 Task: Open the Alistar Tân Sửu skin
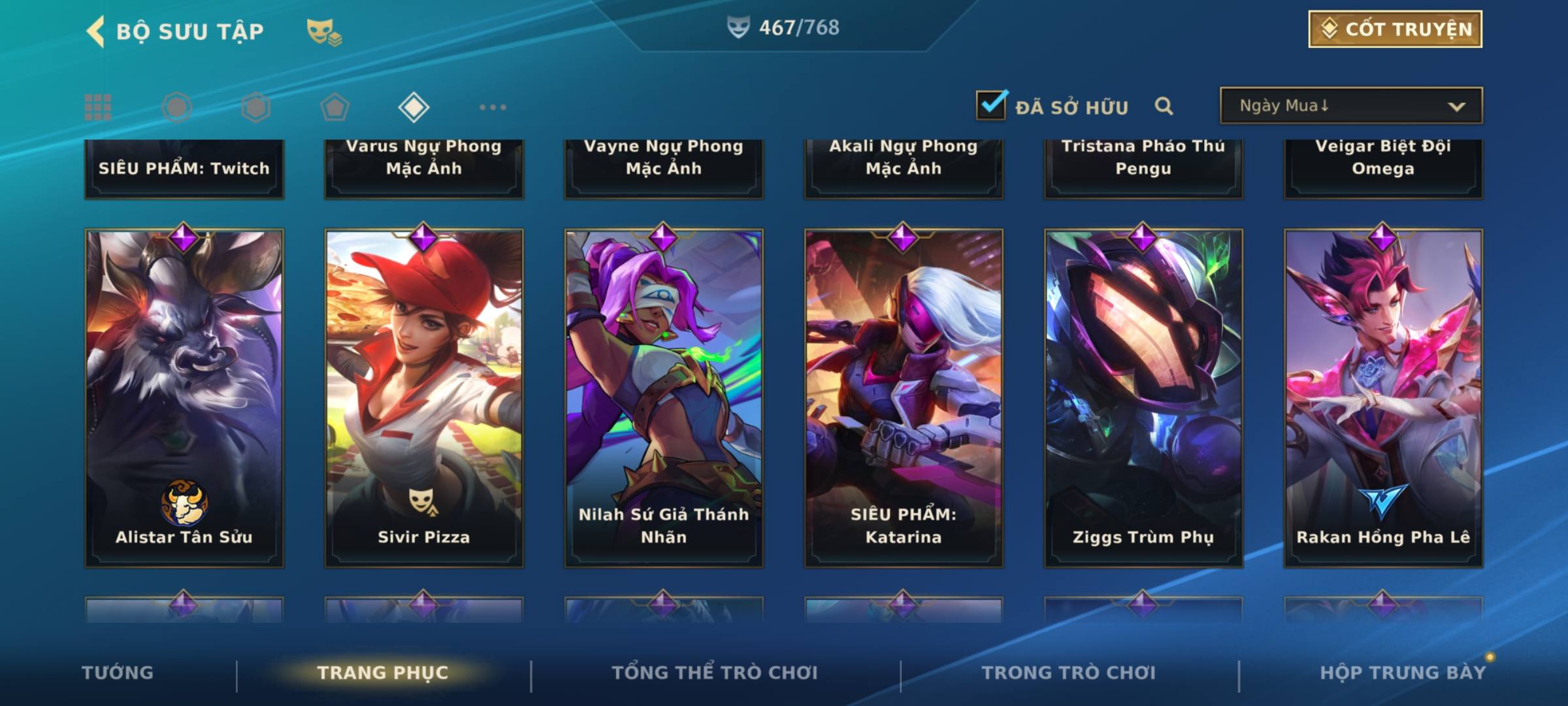coord(184,397)
